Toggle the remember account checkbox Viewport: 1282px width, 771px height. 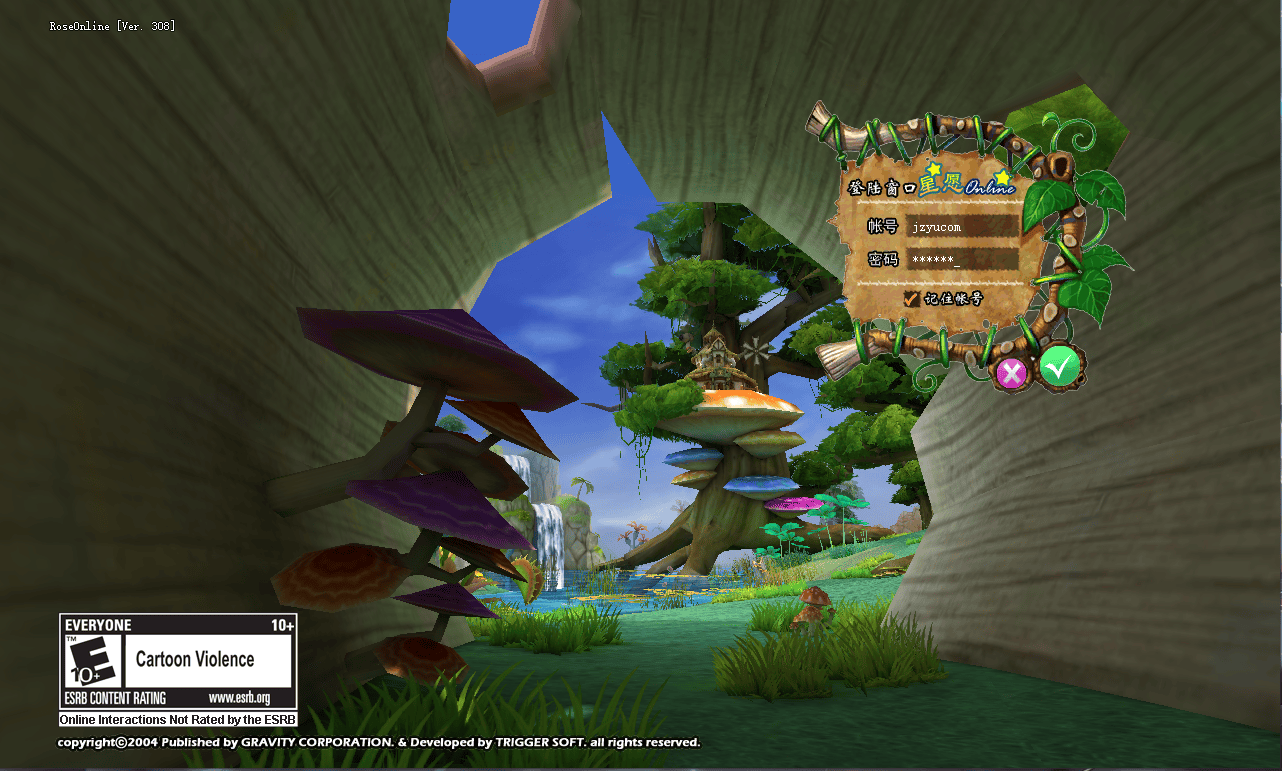[x=911, y=299]
